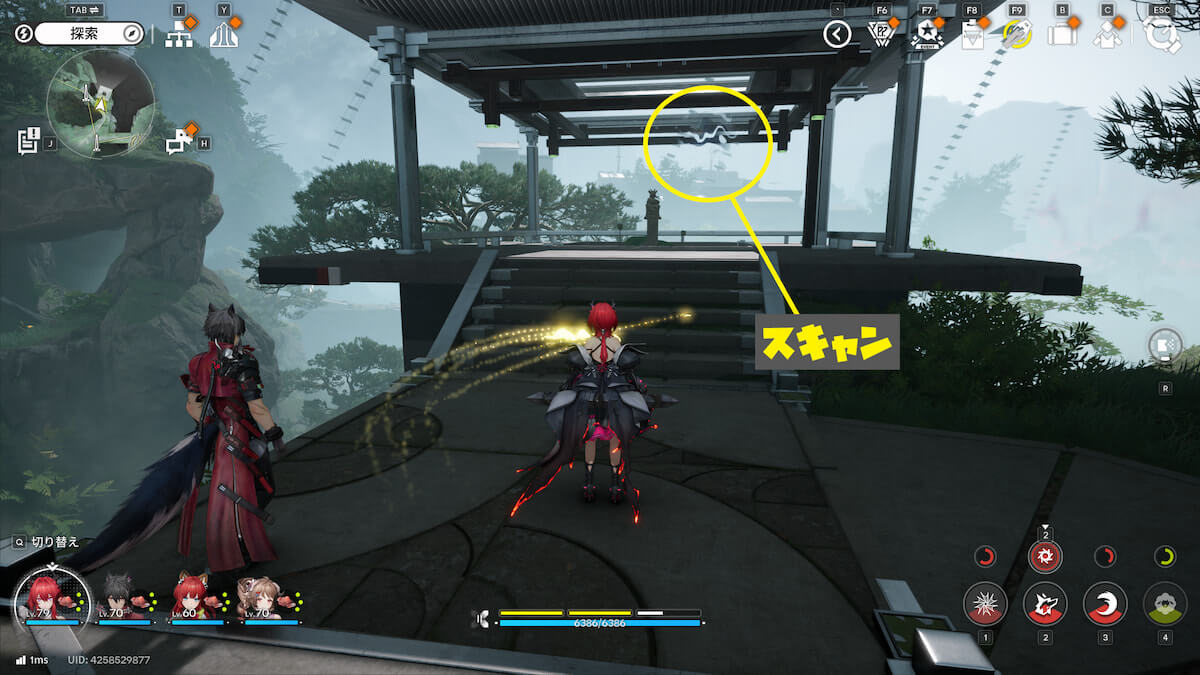Open the main system menu ring icon

(x=1162, y=35)
